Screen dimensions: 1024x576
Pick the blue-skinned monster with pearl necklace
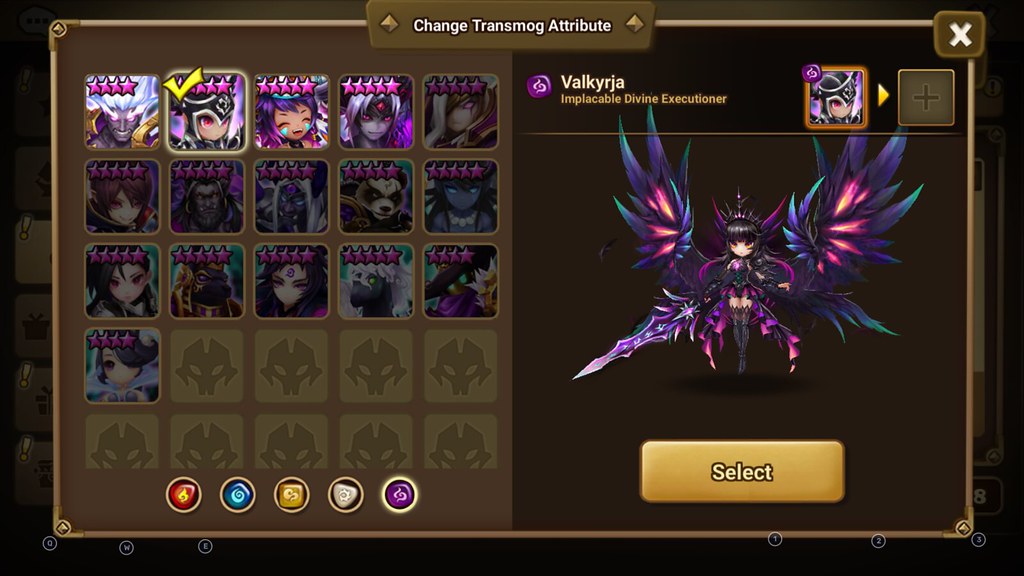click(461, 197)
